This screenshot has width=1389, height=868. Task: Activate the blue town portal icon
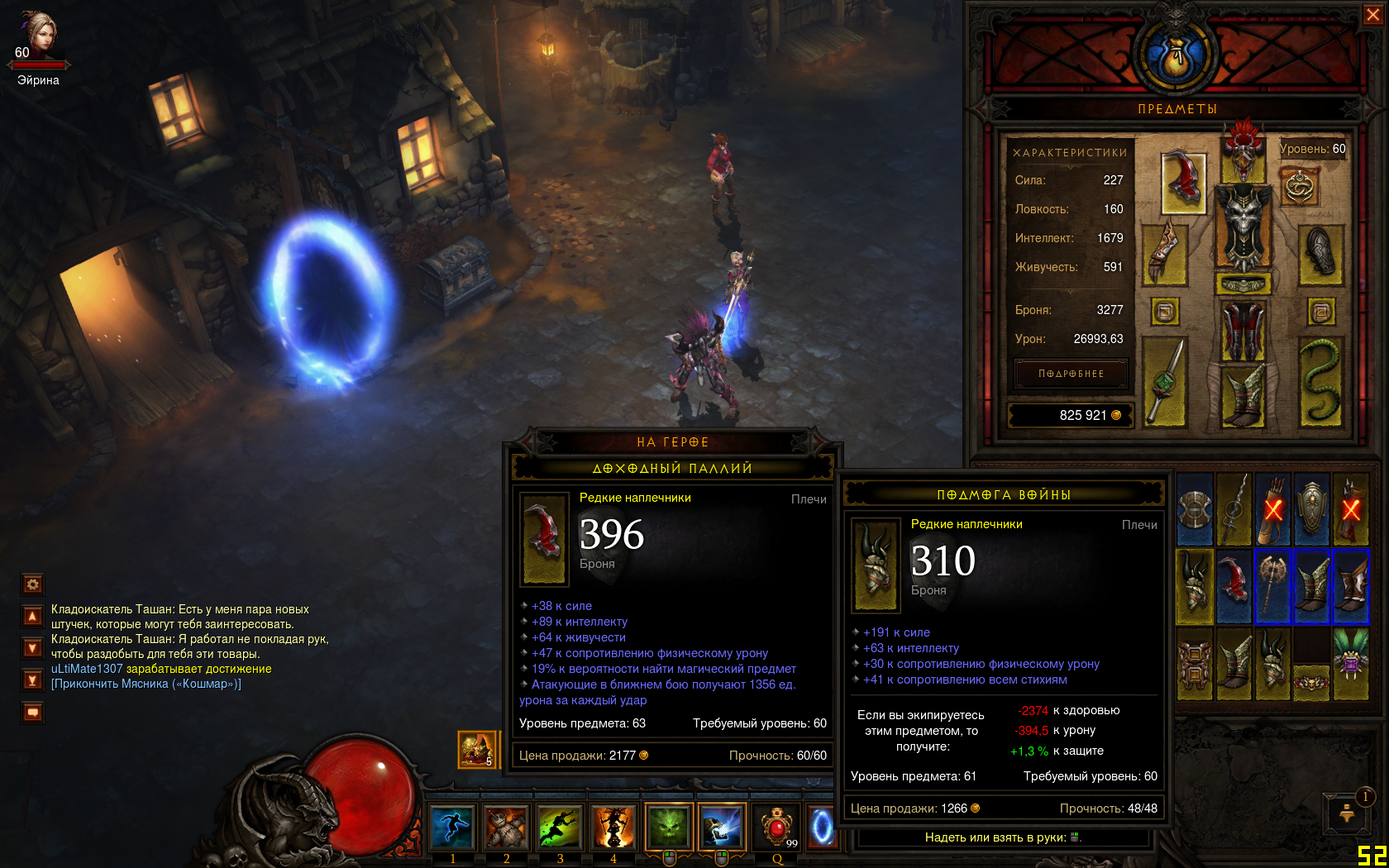click(822, 827)
